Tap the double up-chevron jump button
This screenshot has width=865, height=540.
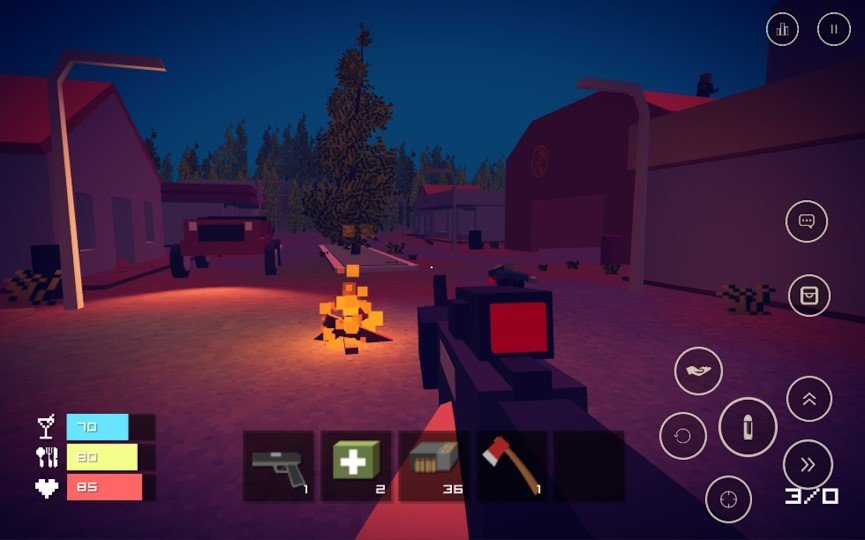coord(809,399)
